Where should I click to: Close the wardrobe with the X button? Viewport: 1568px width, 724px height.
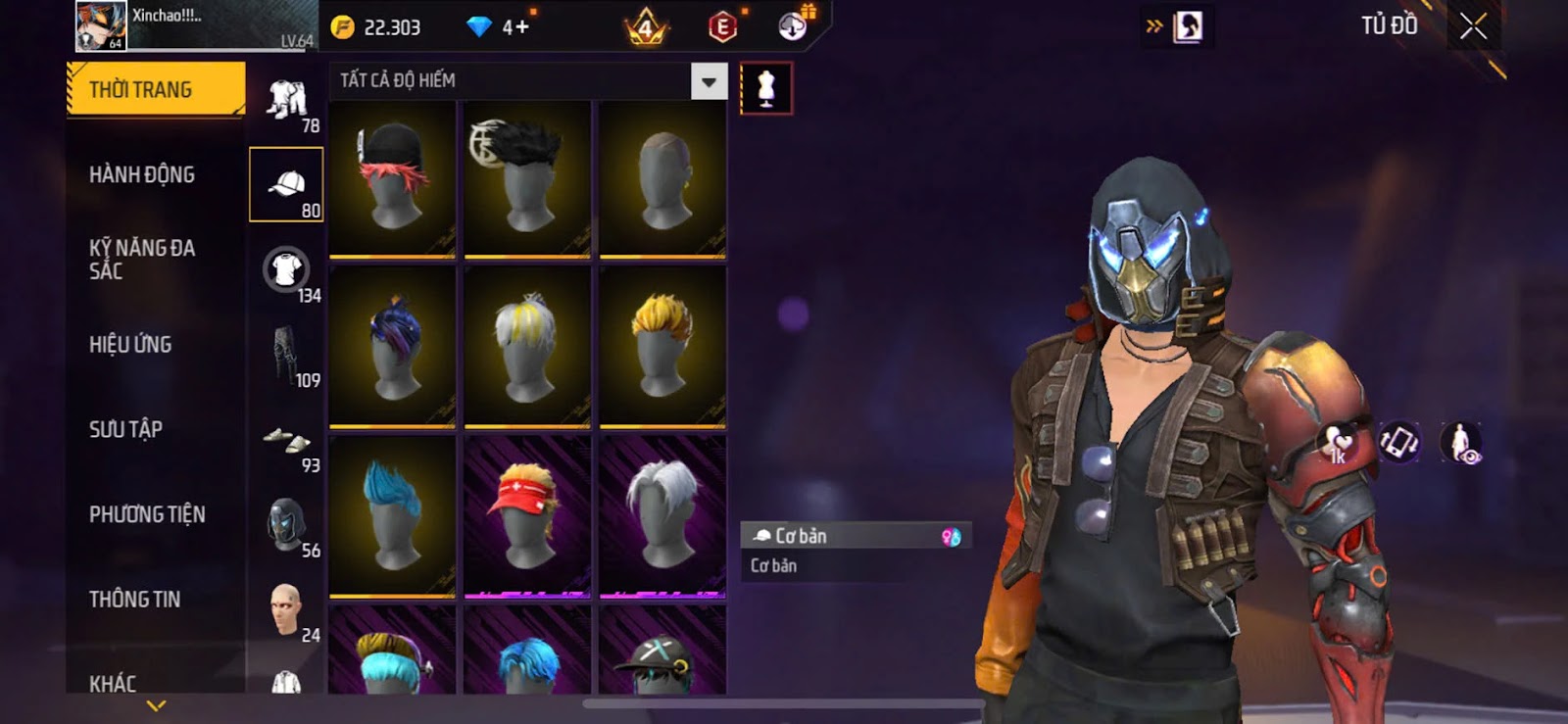coord(1473,26)
